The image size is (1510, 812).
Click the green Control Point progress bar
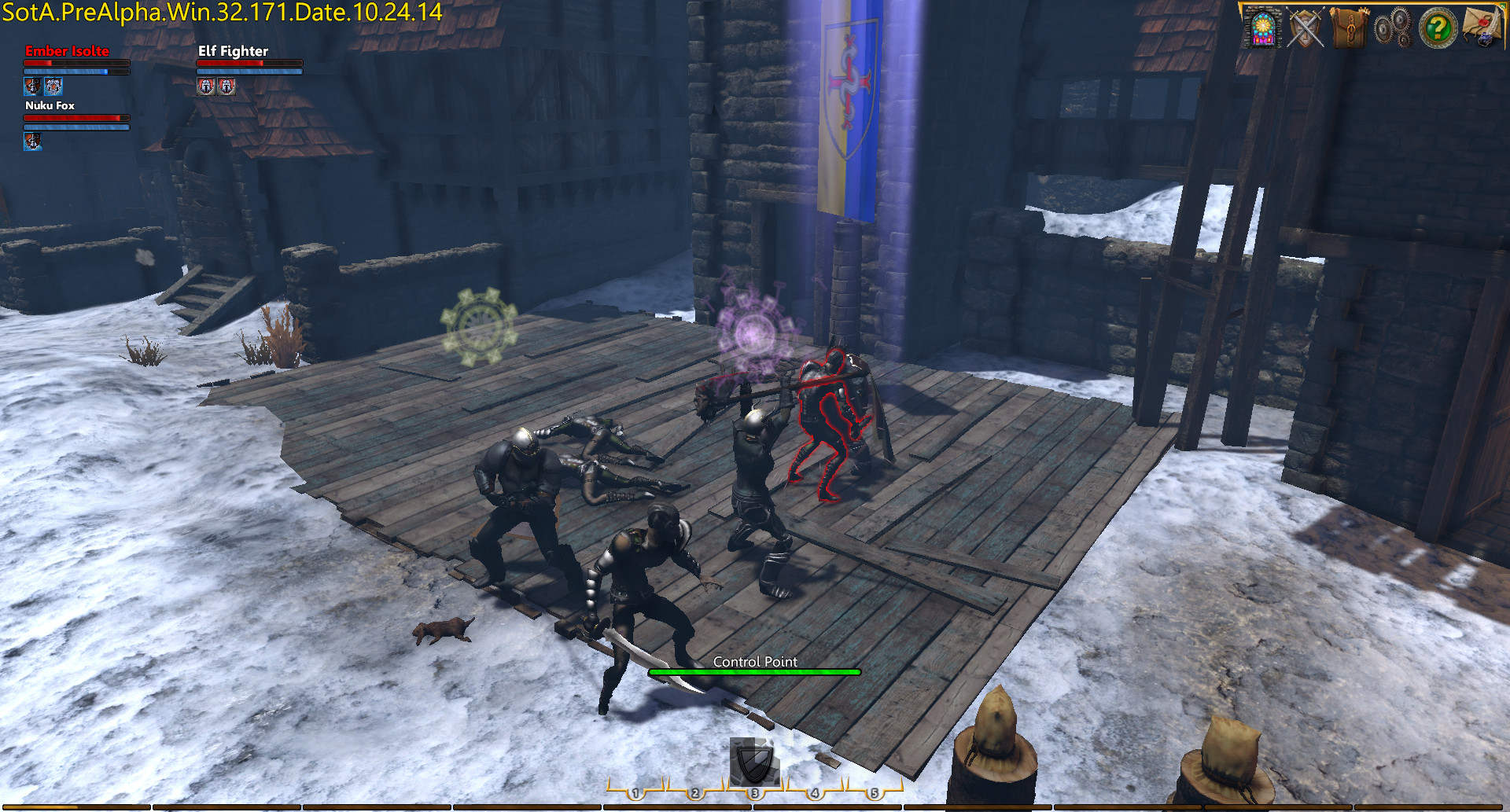click(753, 672)
